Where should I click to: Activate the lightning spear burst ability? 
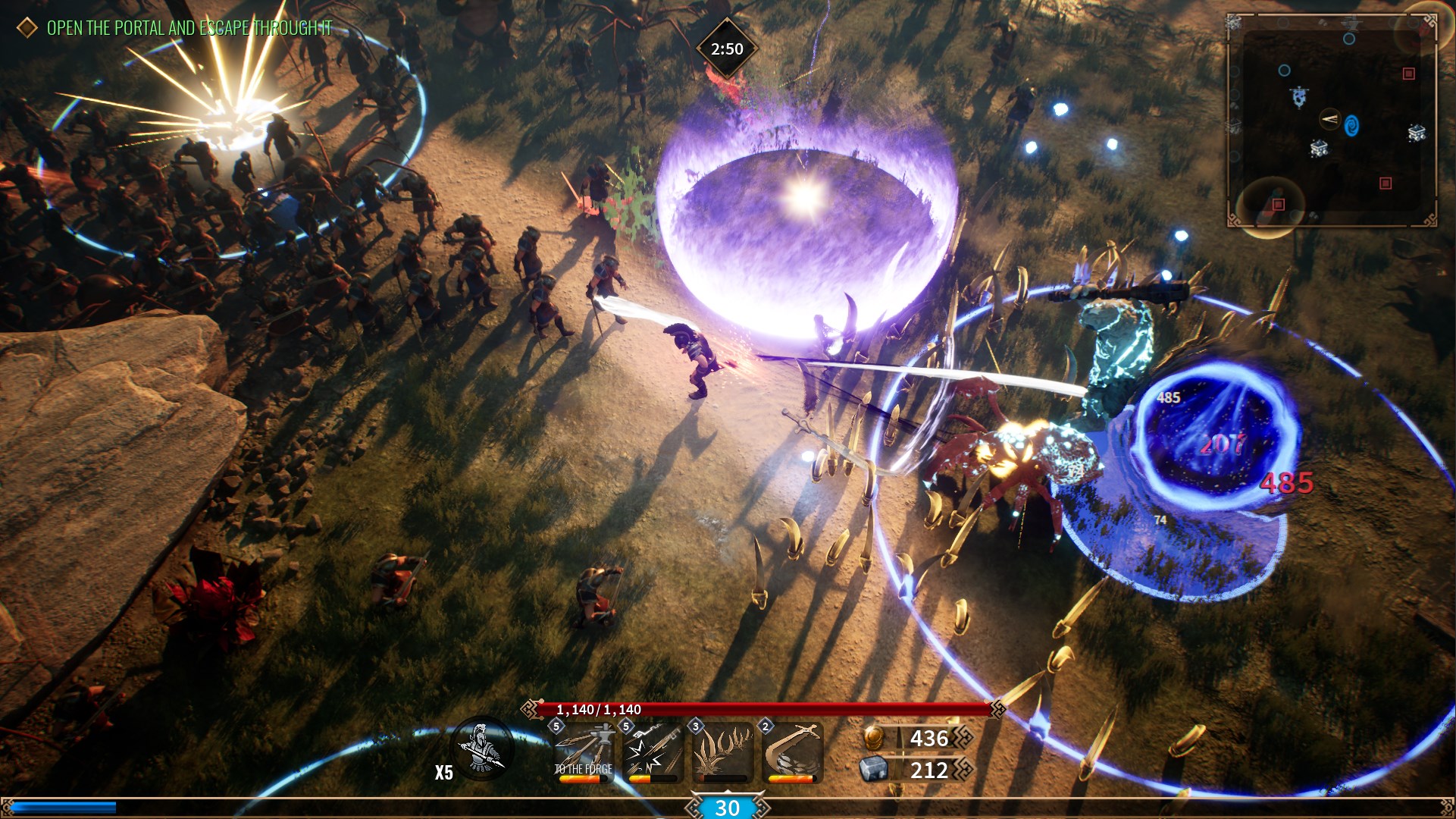[x=652, y=752]
